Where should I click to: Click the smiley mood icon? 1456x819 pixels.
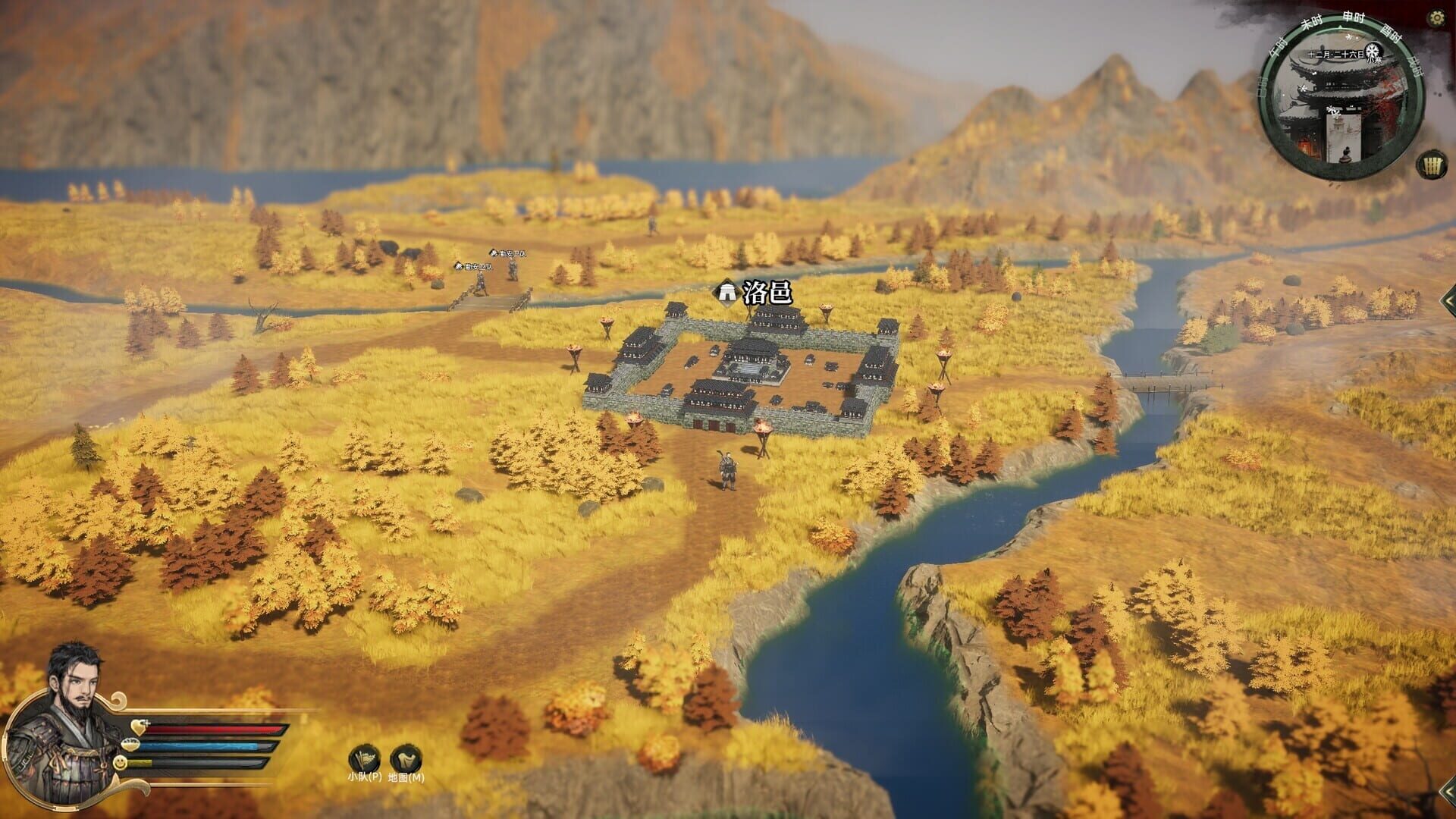pos(120,763)
